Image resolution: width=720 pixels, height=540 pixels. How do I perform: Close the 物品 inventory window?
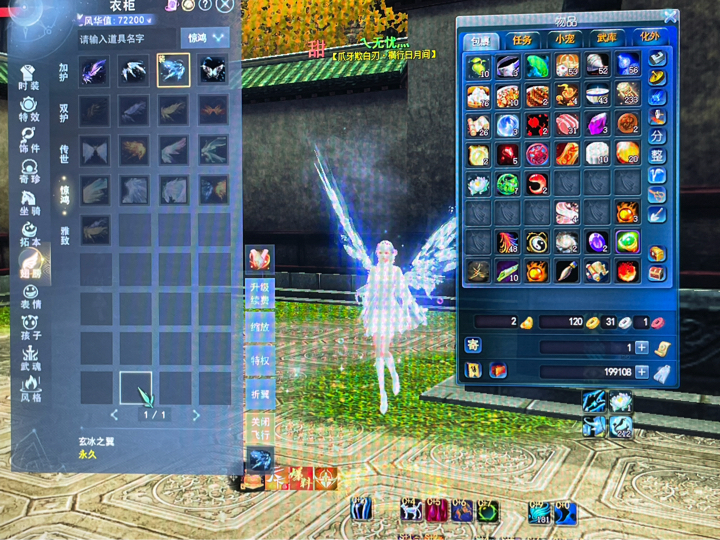tap(667, 16)
